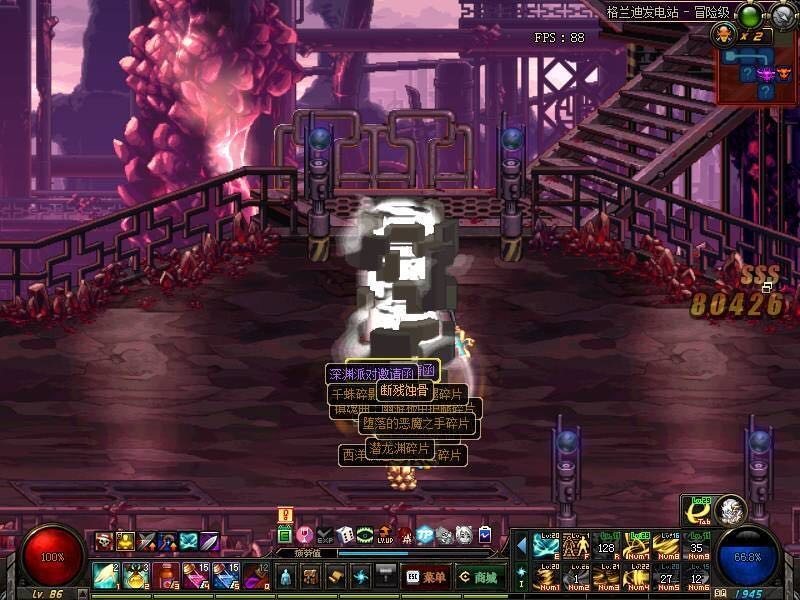Open the ESC 菜单 menu button

coord(426,577)
